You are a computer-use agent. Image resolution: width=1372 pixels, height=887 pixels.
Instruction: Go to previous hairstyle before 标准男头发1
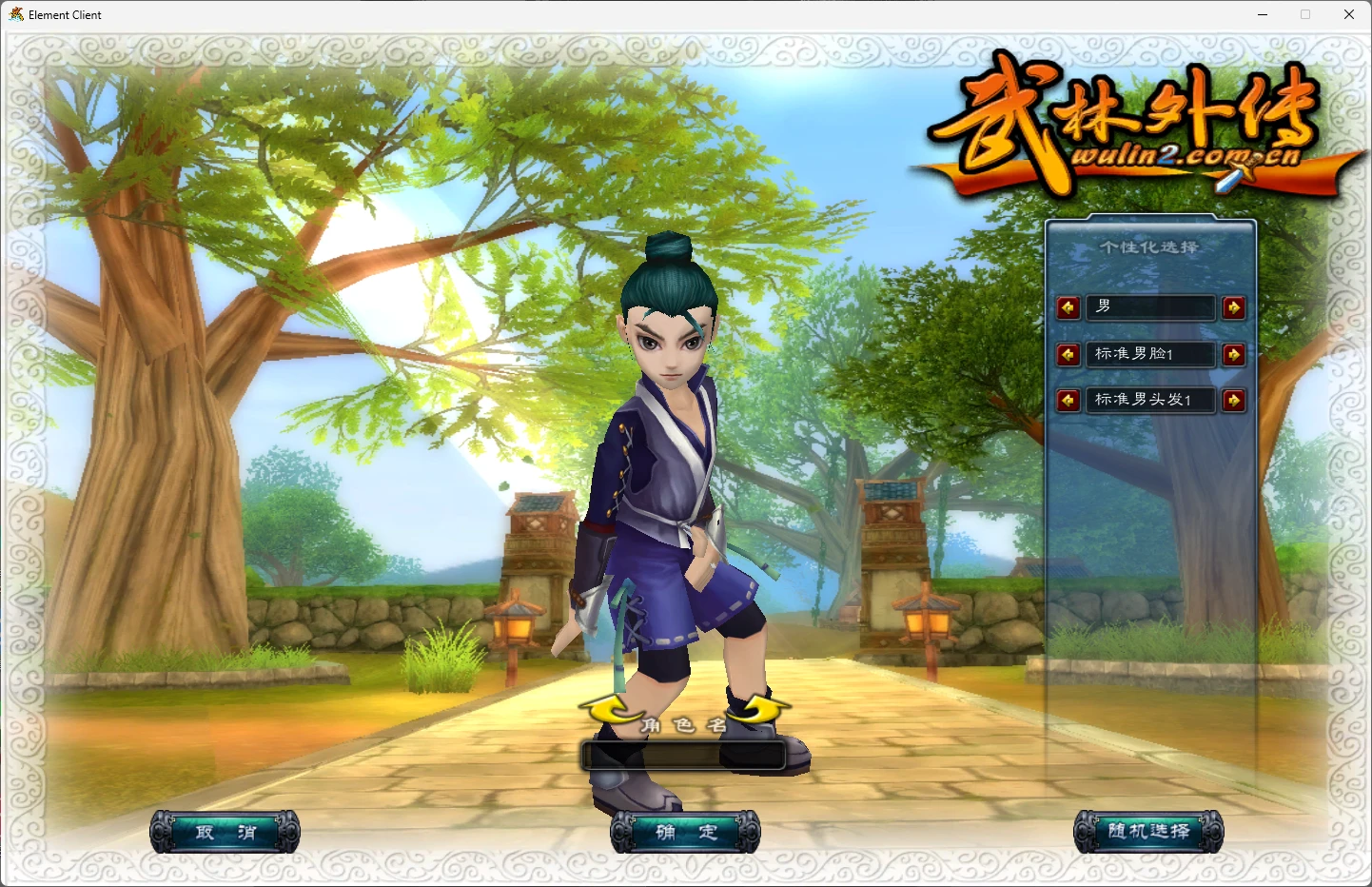[x=1068, y=401]
